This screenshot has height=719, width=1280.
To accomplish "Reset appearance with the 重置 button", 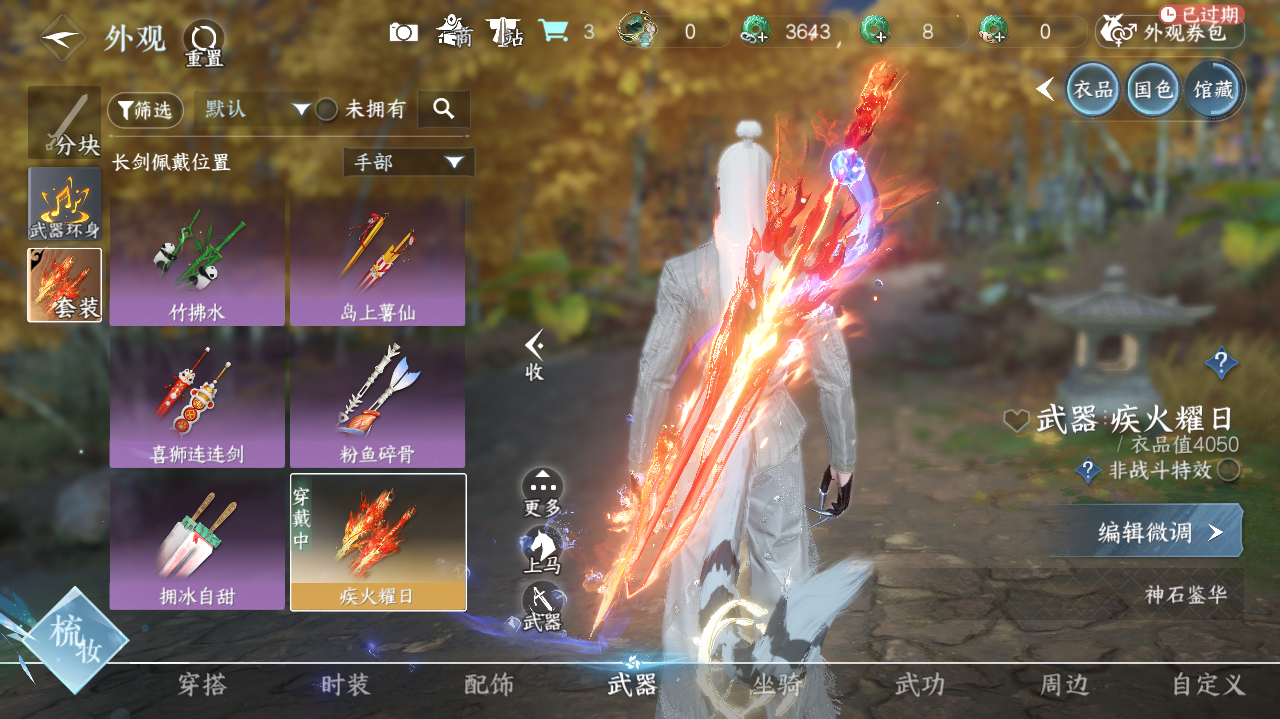I will 203,42.
